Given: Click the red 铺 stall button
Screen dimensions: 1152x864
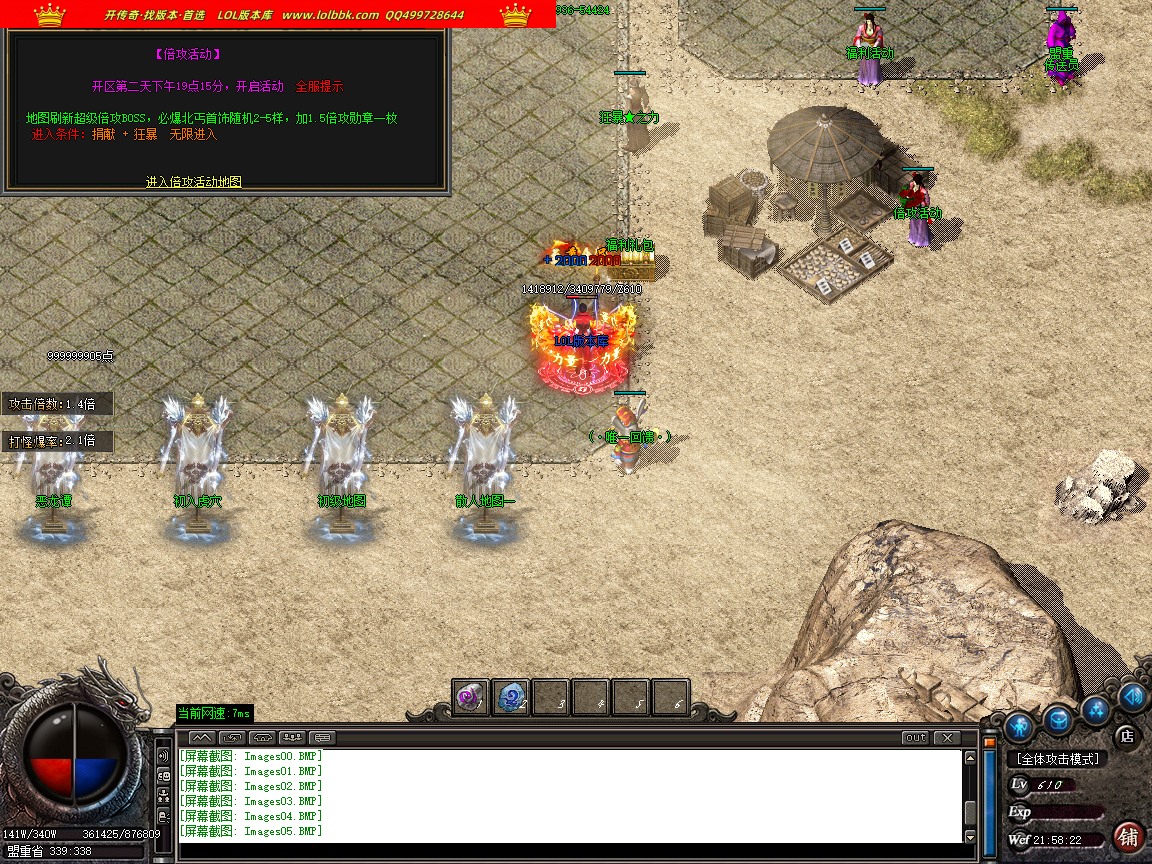Looking at the screenshot, I should [x=1129, y=836].
